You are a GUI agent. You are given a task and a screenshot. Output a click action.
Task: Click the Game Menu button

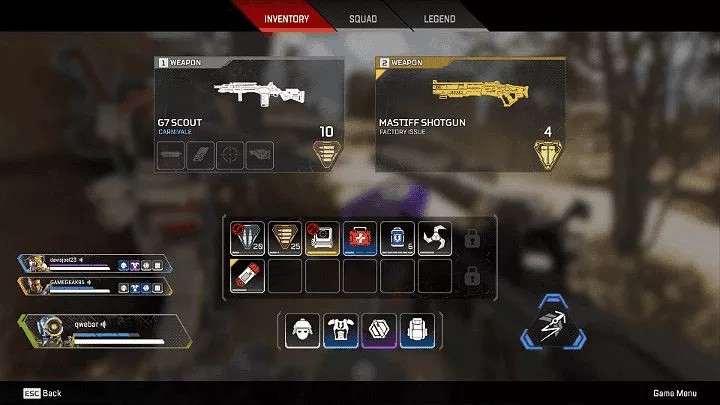pos(674,393)
